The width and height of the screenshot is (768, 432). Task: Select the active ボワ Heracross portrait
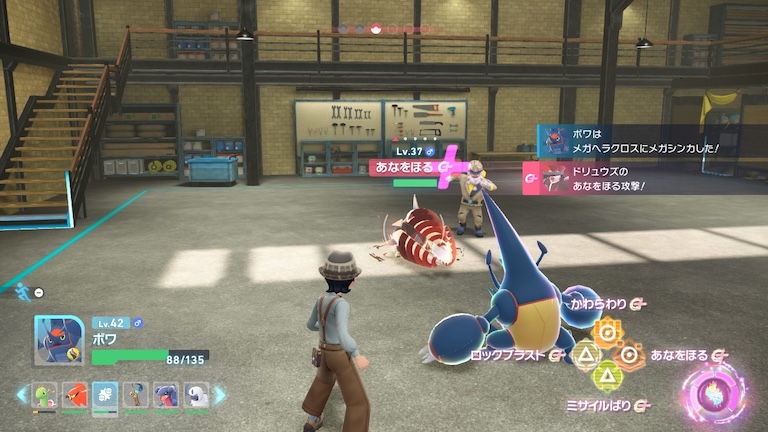click(58, 341)
